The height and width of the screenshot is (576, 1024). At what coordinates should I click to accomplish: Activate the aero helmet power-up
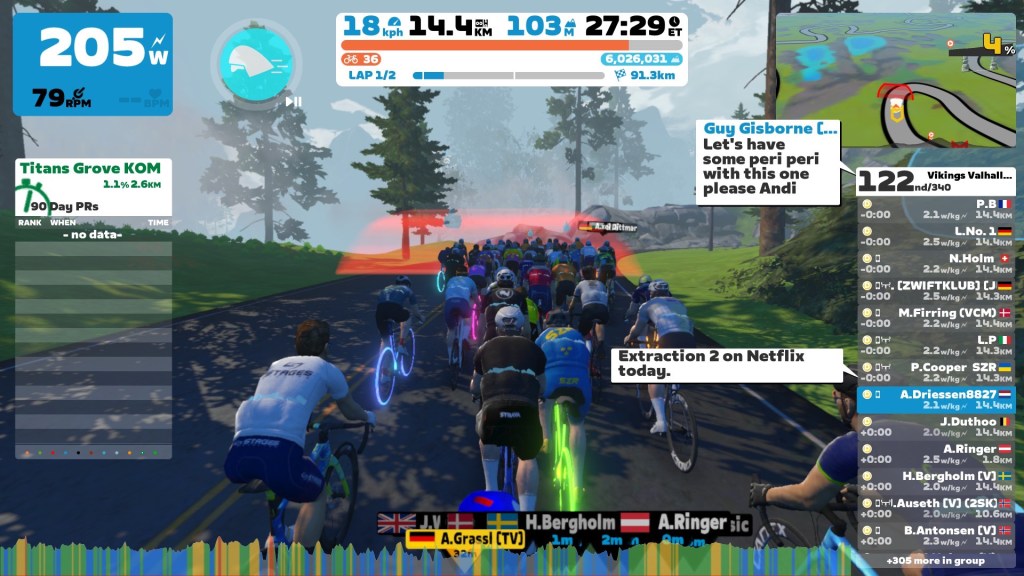coord(254,62)
